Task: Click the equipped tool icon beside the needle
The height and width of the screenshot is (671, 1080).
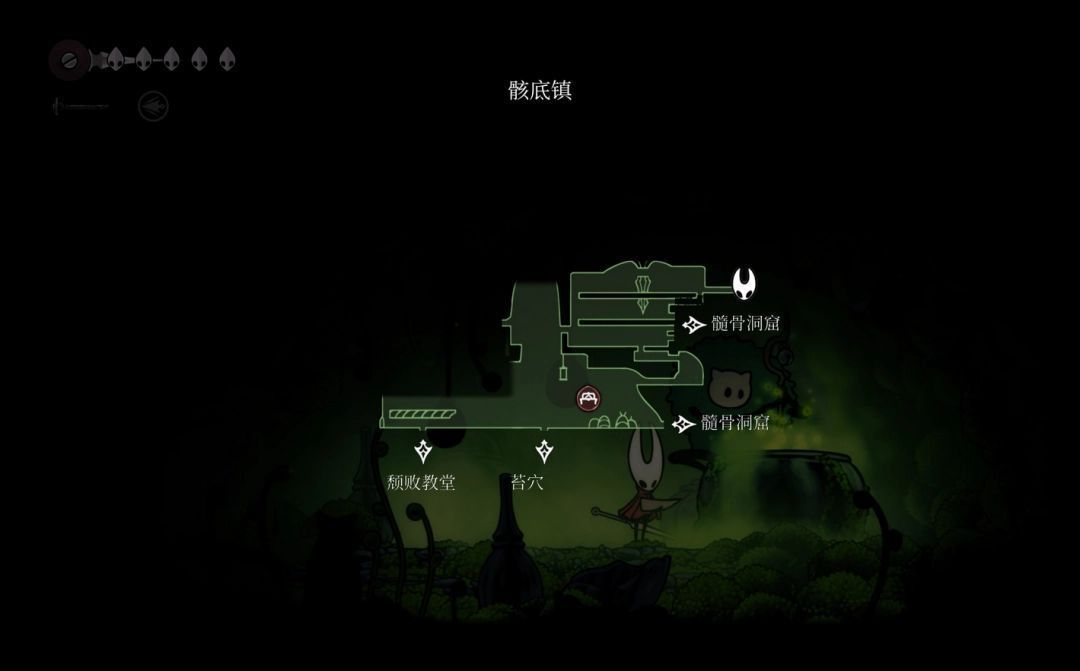Action: 153,106
